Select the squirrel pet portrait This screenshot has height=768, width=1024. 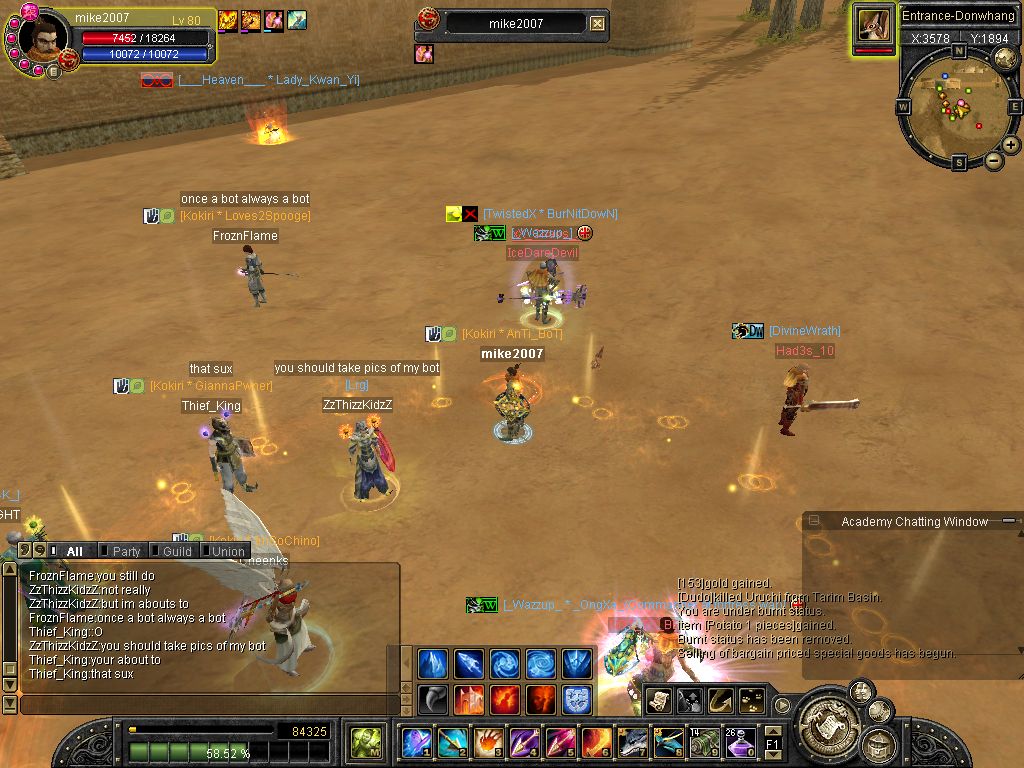tap(873, 26)
